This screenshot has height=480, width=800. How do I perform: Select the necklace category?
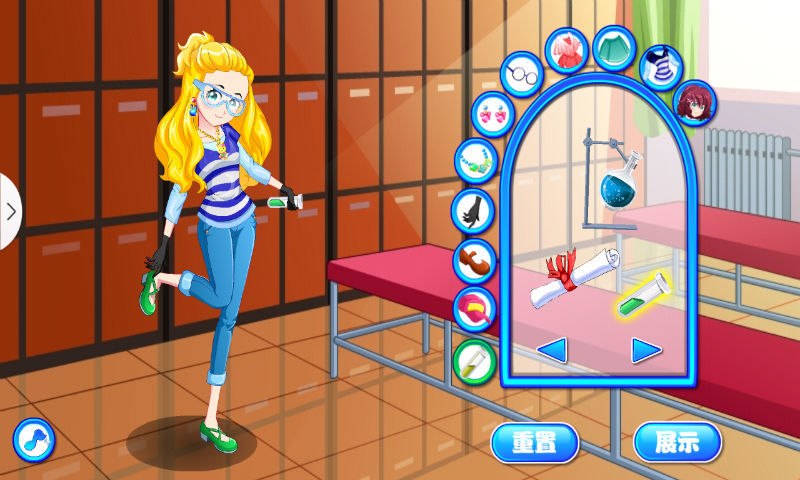[x=474, y=160]
